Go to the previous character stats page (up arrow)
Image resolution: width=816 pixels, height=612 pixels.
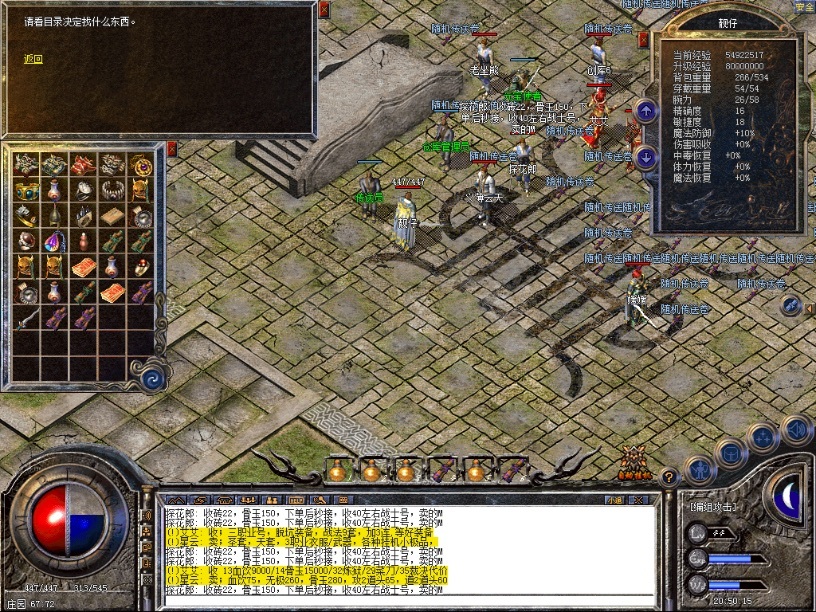click(x=646, y=111)
